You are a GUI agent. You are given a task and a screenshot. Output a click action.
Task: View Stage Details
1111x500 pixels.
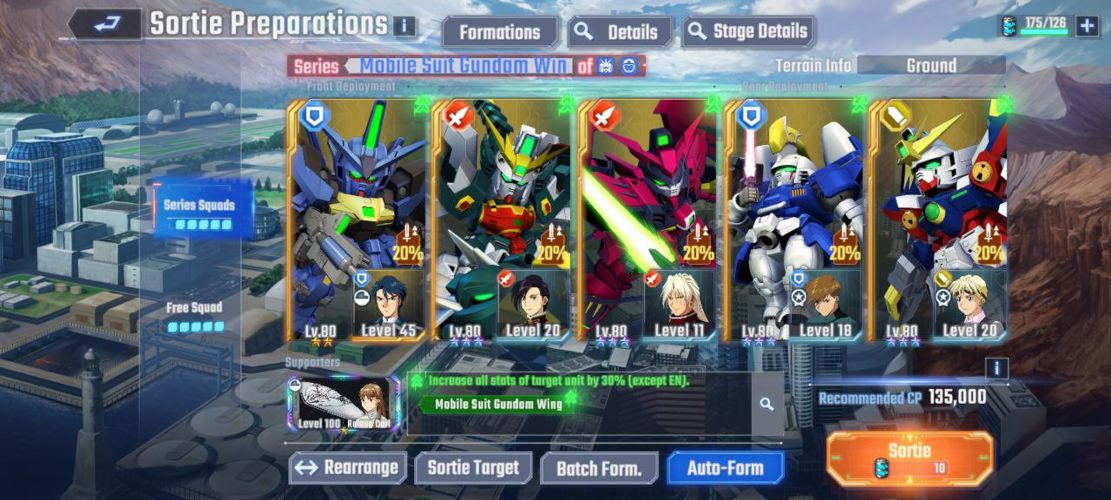click(749, 32)
